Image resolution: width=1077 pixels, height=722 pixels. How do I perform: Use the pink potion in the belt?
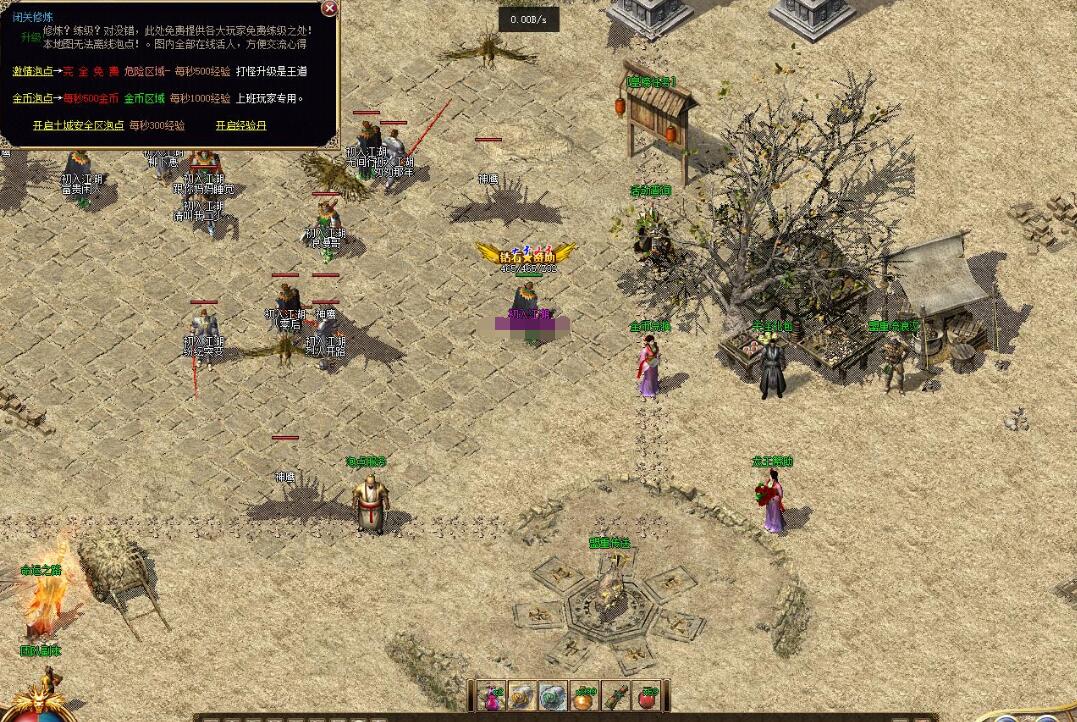tap(491, 697)
